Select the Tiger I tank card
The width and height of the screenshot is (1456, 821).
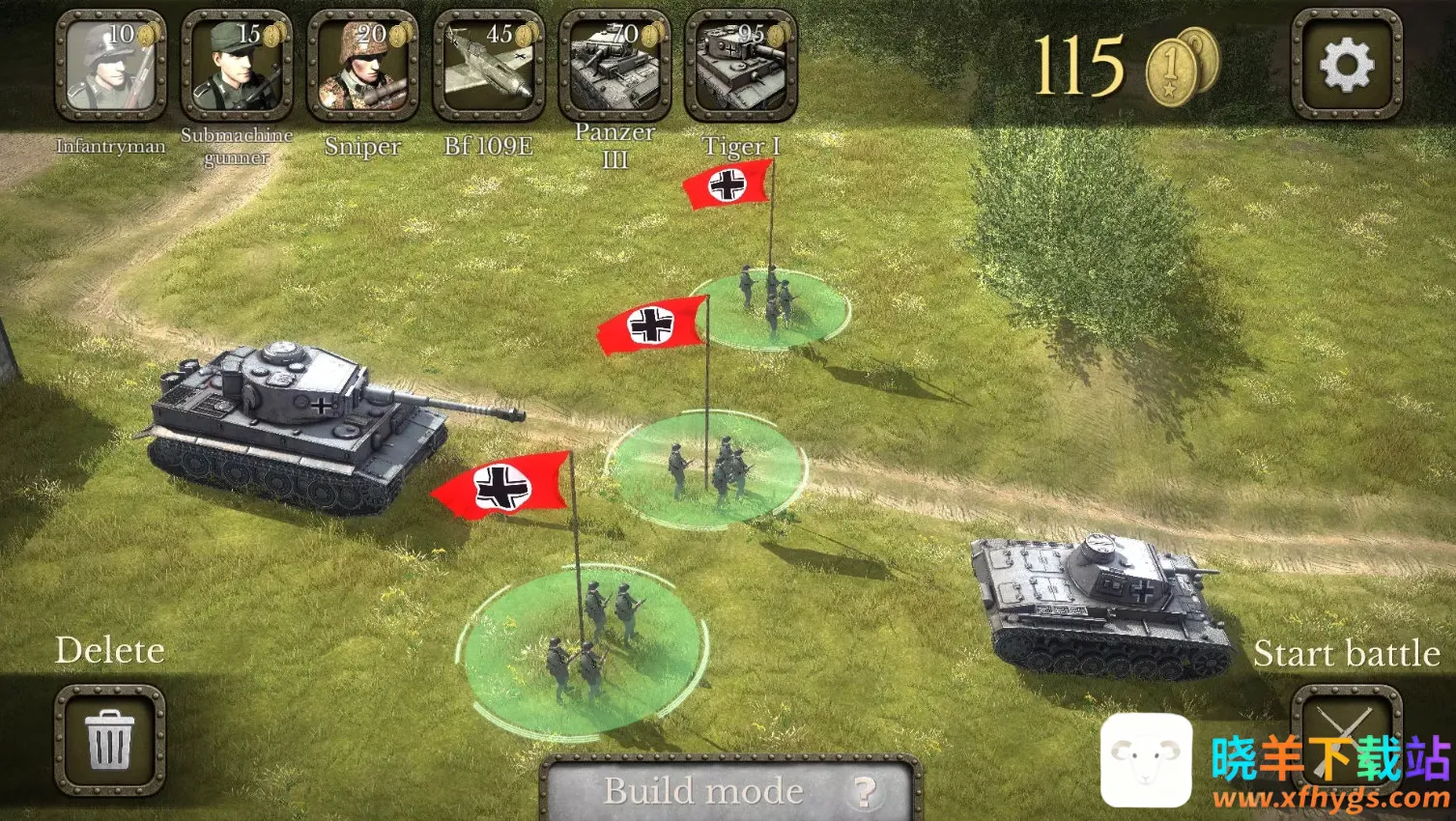741,66
